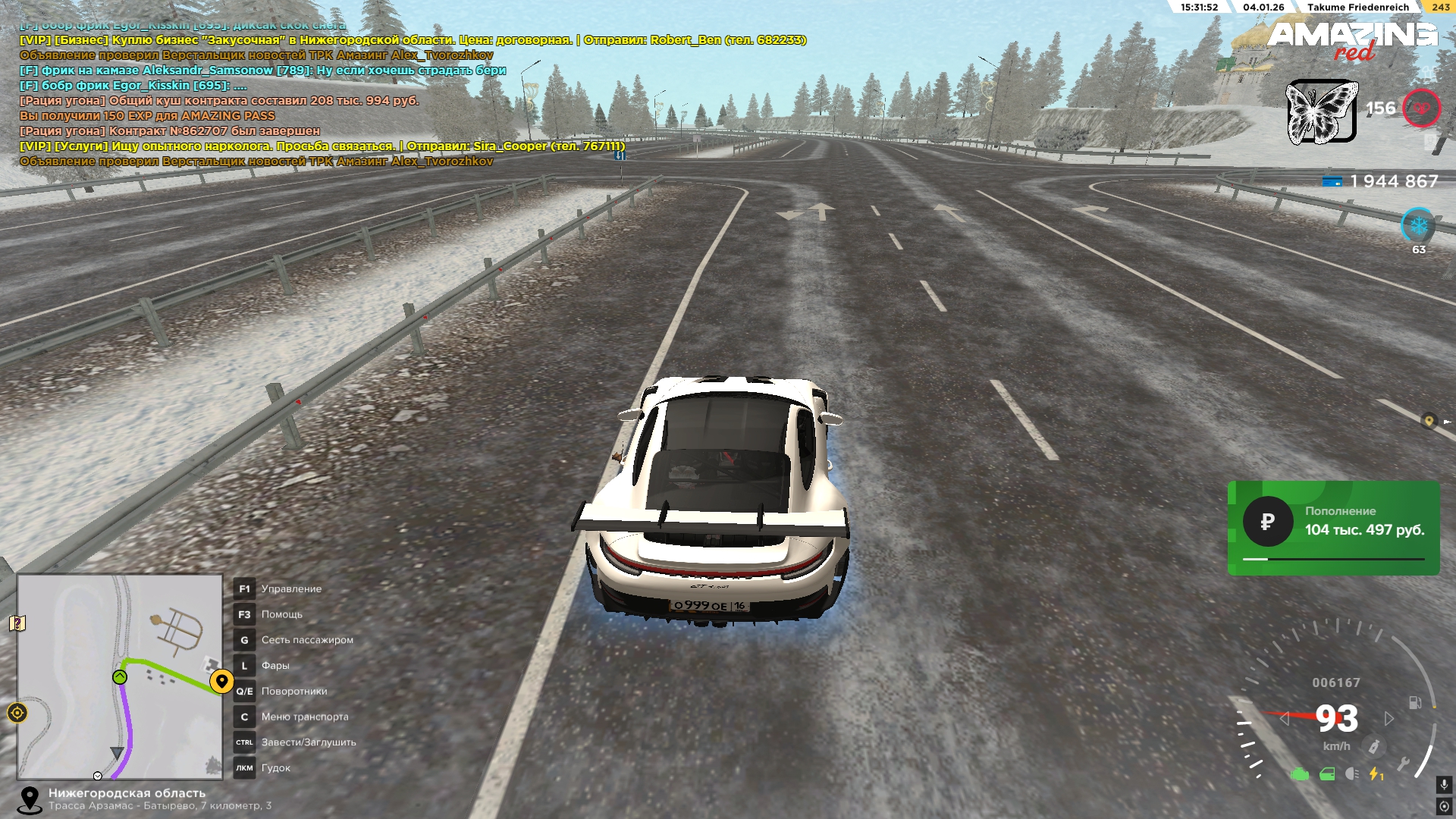This screenshot has width=1456, height=819.
Task: Click the circular arrows icon below the microphone
Action: click(x=1444, y=806)
